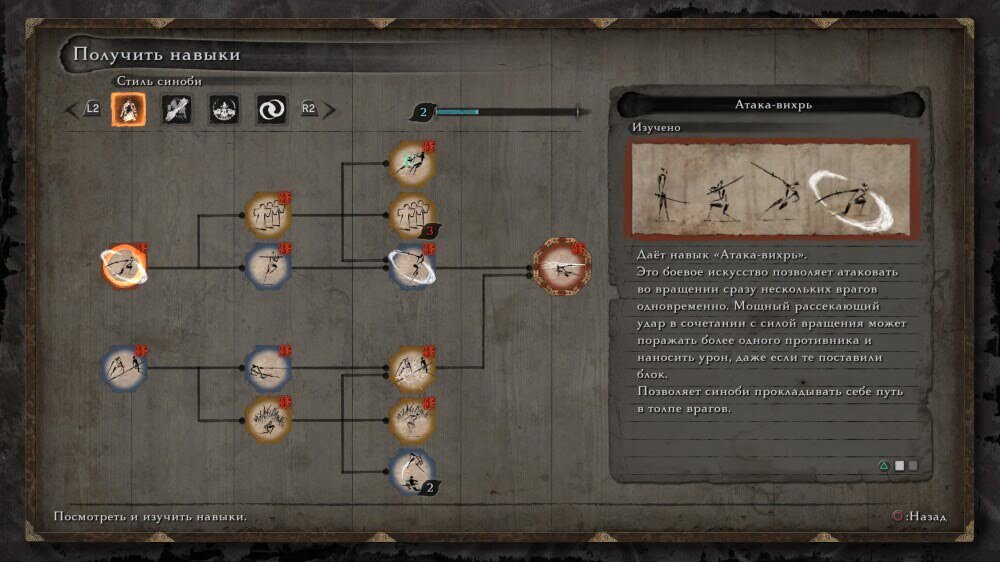Select the glowing orange whirlwind skill node
This screenshot has height=562, width=1000.
pyautogui.click(x=125, y=266)
